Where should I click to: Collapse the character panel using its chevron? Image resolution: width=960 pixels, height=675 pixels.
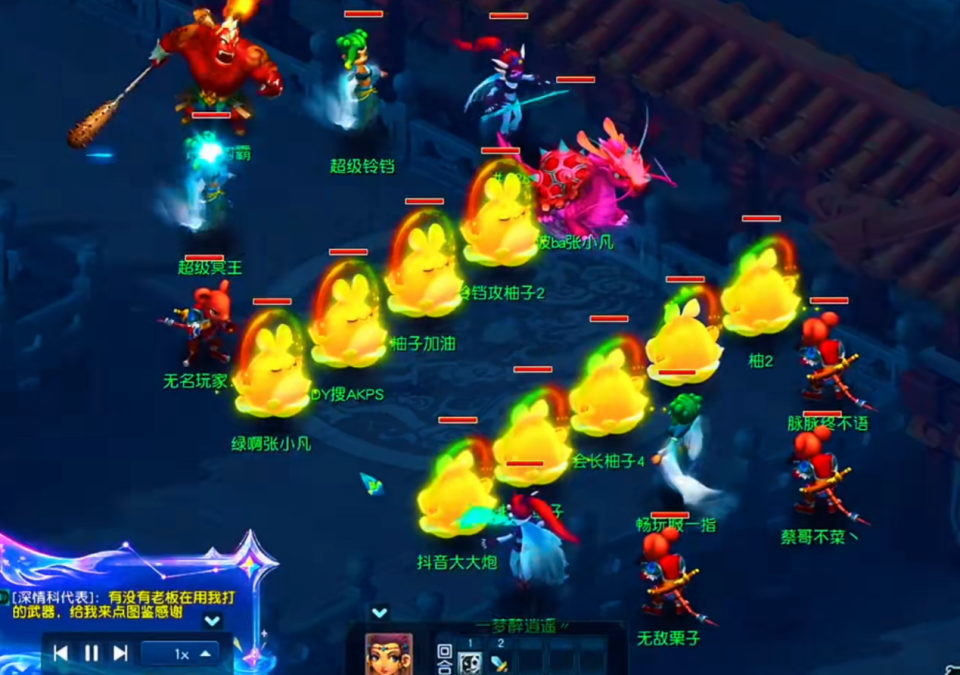tap(379, 612)
